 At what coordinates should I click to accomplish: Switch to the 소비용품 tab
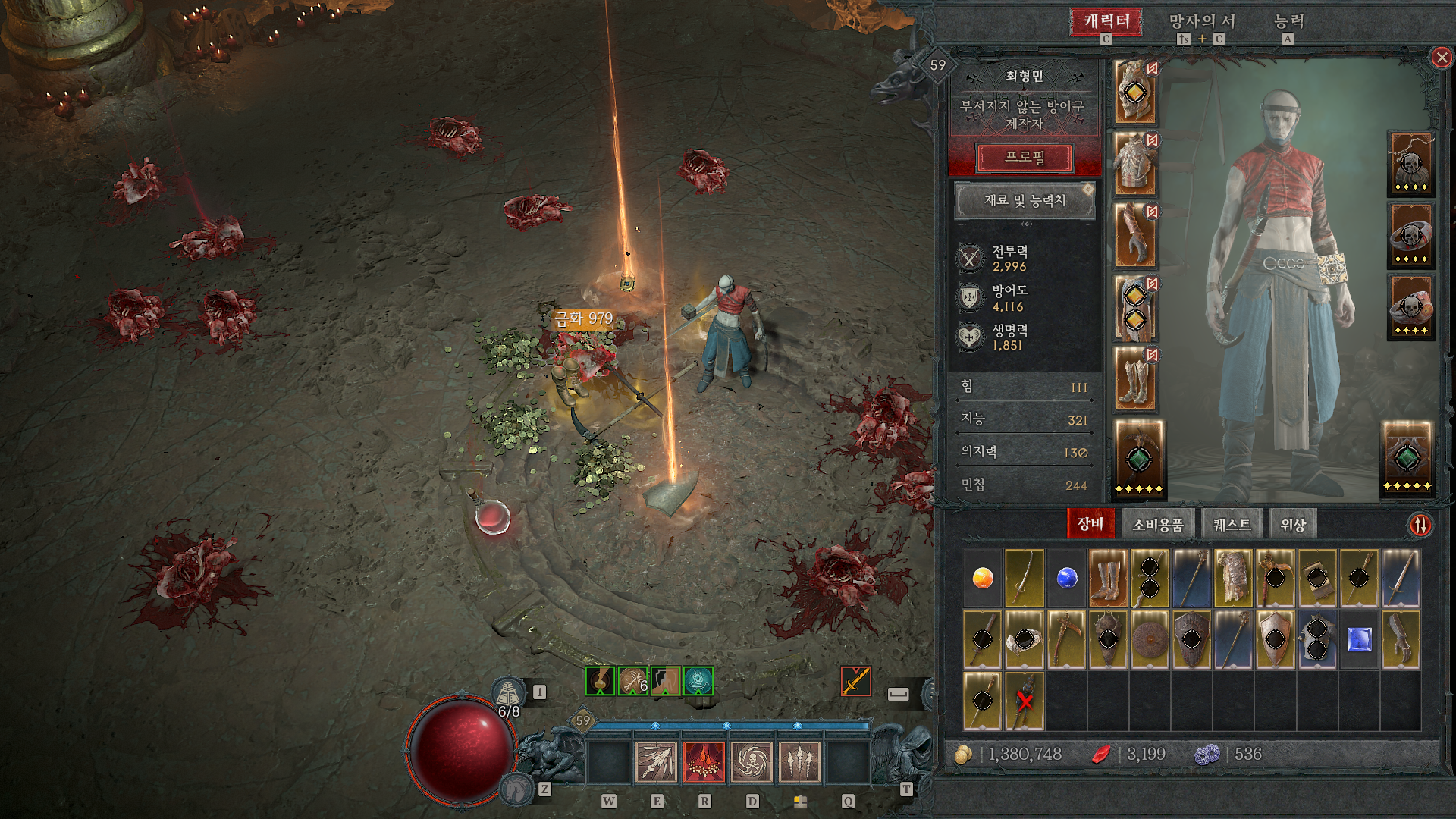(x=1157, y=525)
